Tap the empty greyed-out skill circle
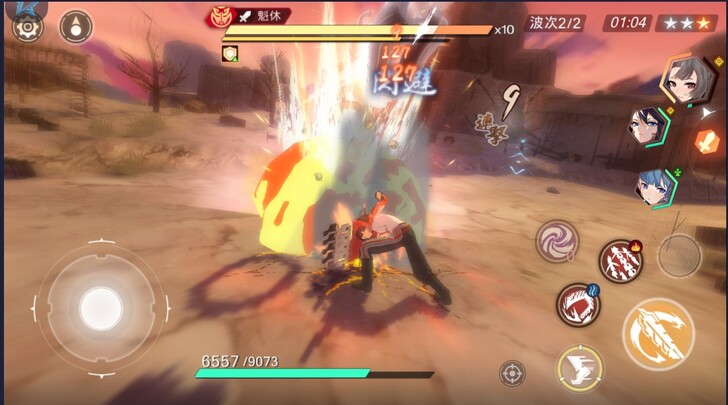 coord(679,255)
